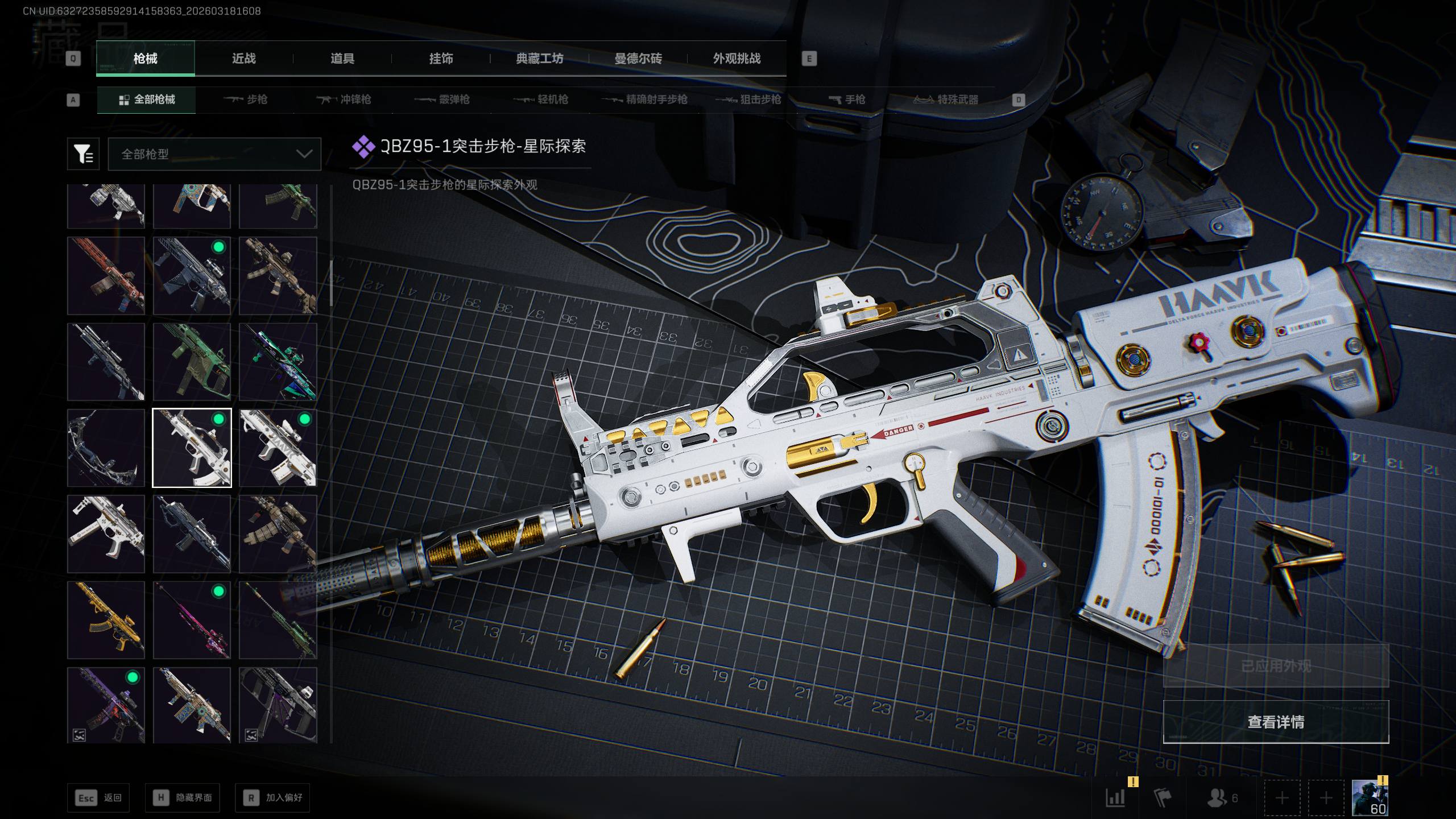Switch to the 曼德尔砖 tab
Viewport: 1456px width, 819px height.
click(638, 59)
